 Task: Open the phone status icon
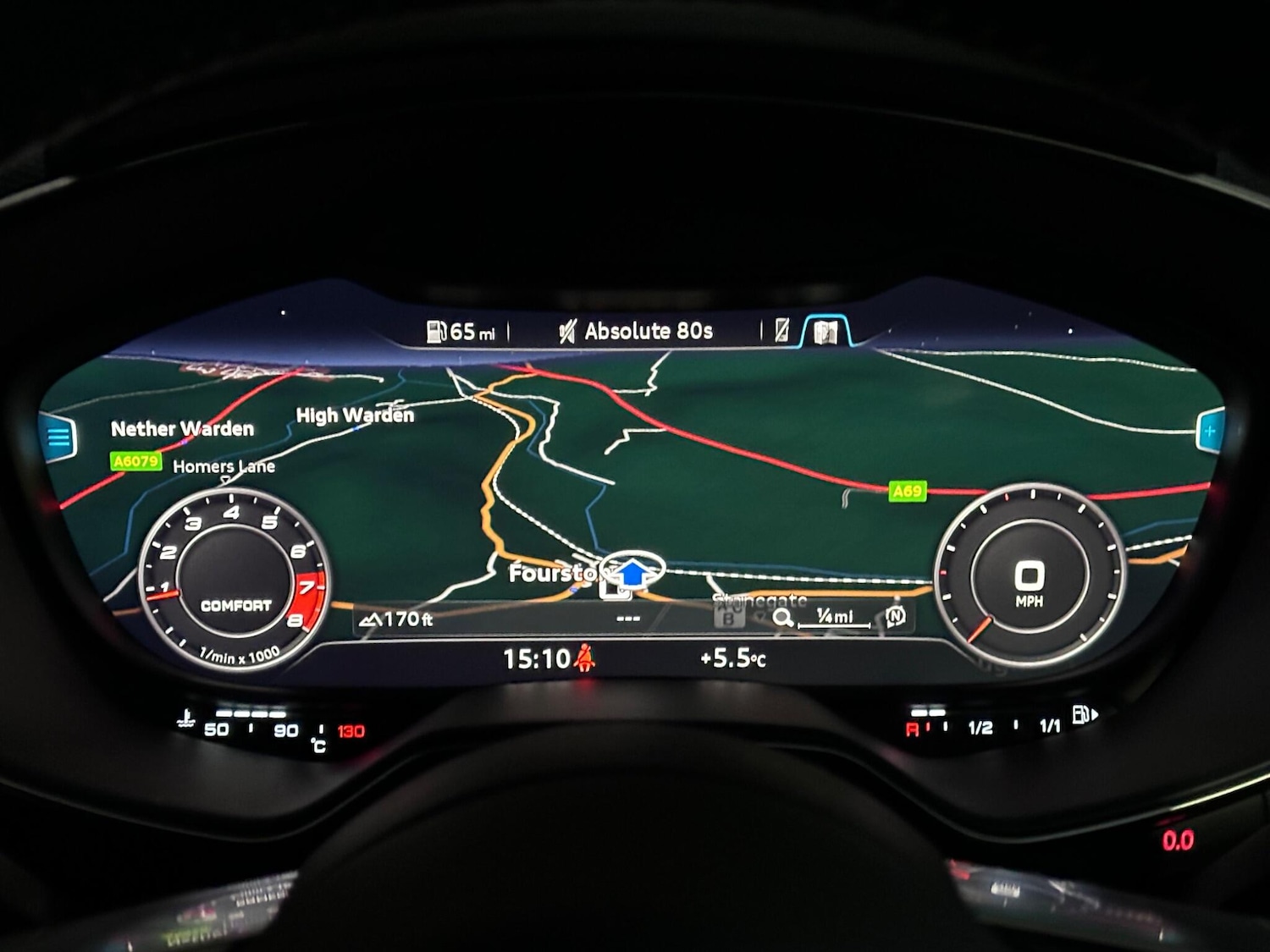pyautogui.click(x=783, y=330)
